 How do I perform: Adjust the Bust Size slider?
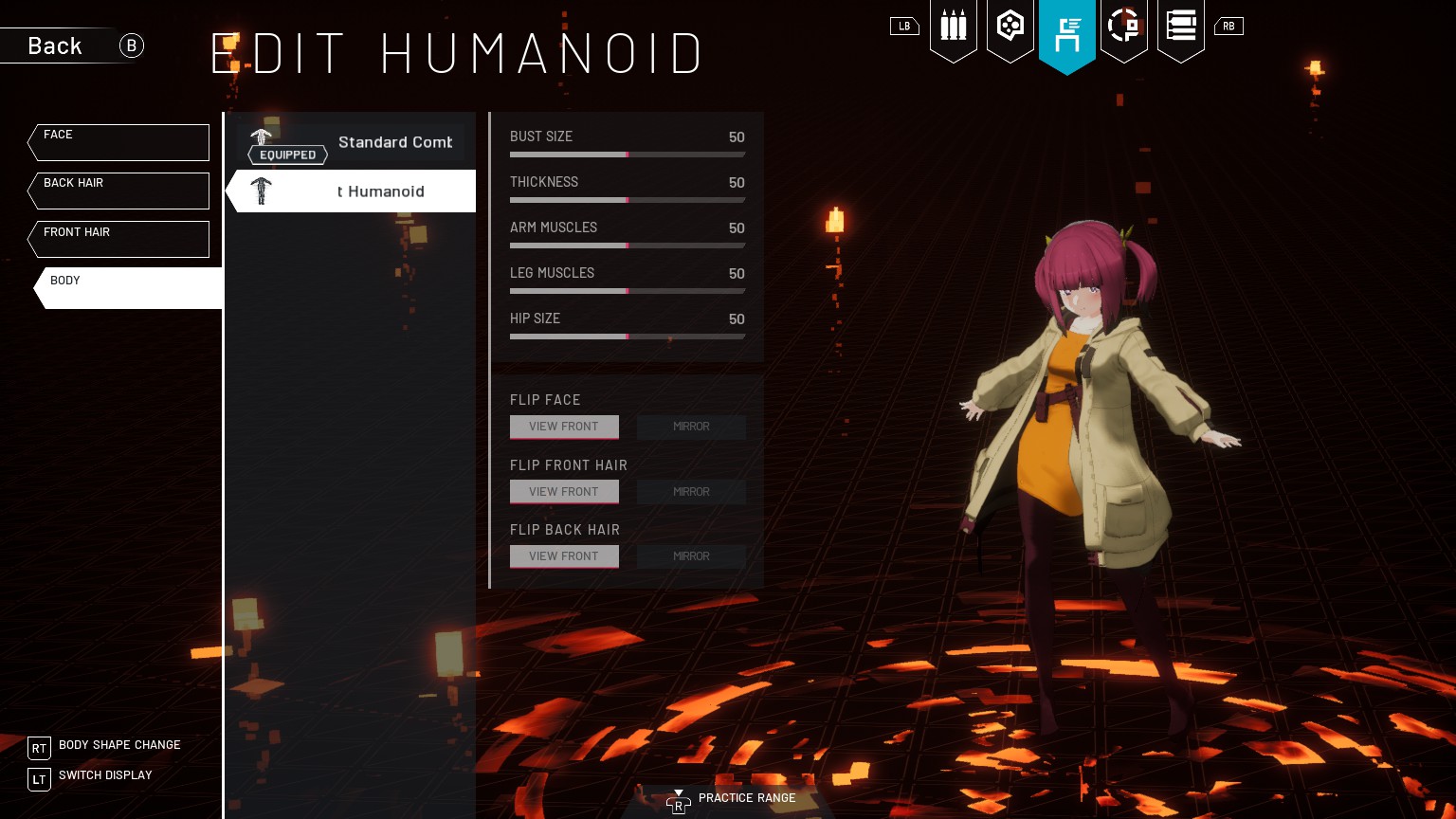[x=627, y=154]
